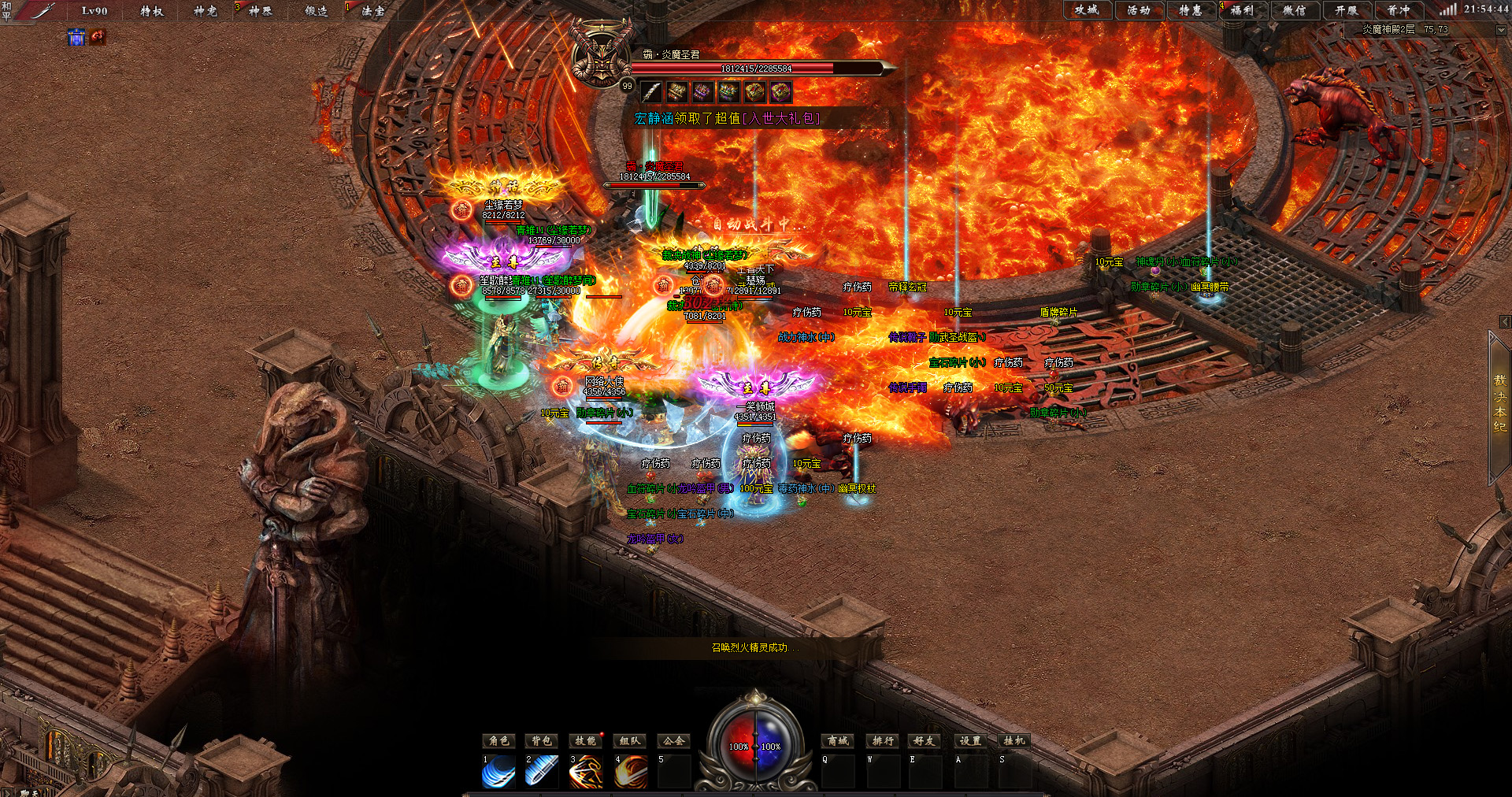Activate the fiery swirl skill in slot 4
The height and width of the screenshot is (797, 1512).
pyautogui.click(x=631, y=773)
